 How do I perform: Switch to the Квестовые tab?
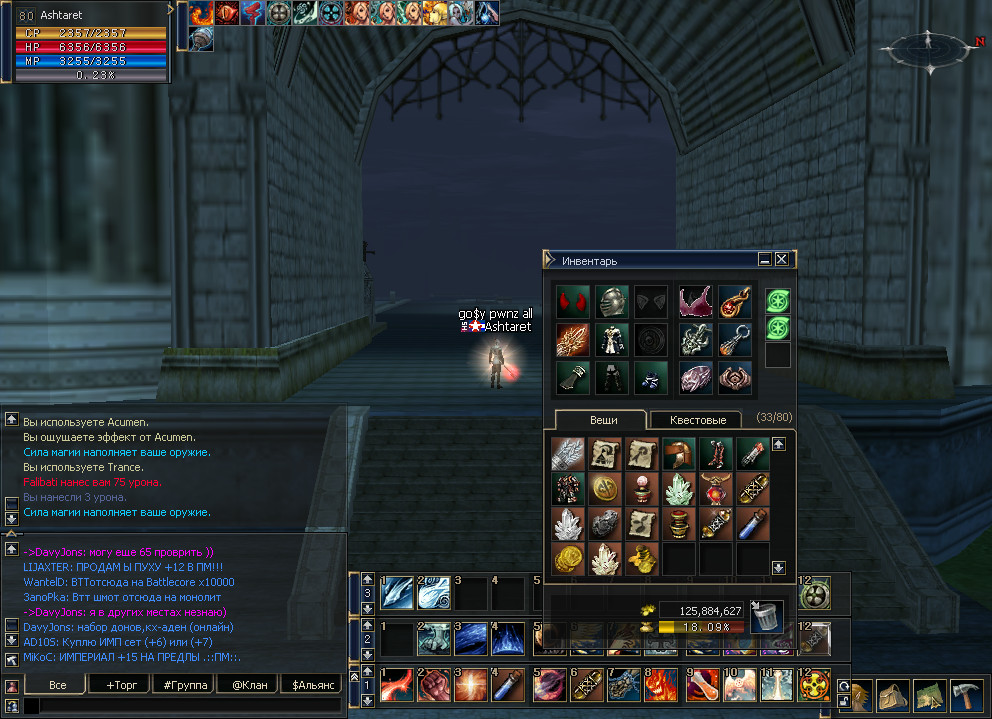pyautogui.click(x=699, y=420)
